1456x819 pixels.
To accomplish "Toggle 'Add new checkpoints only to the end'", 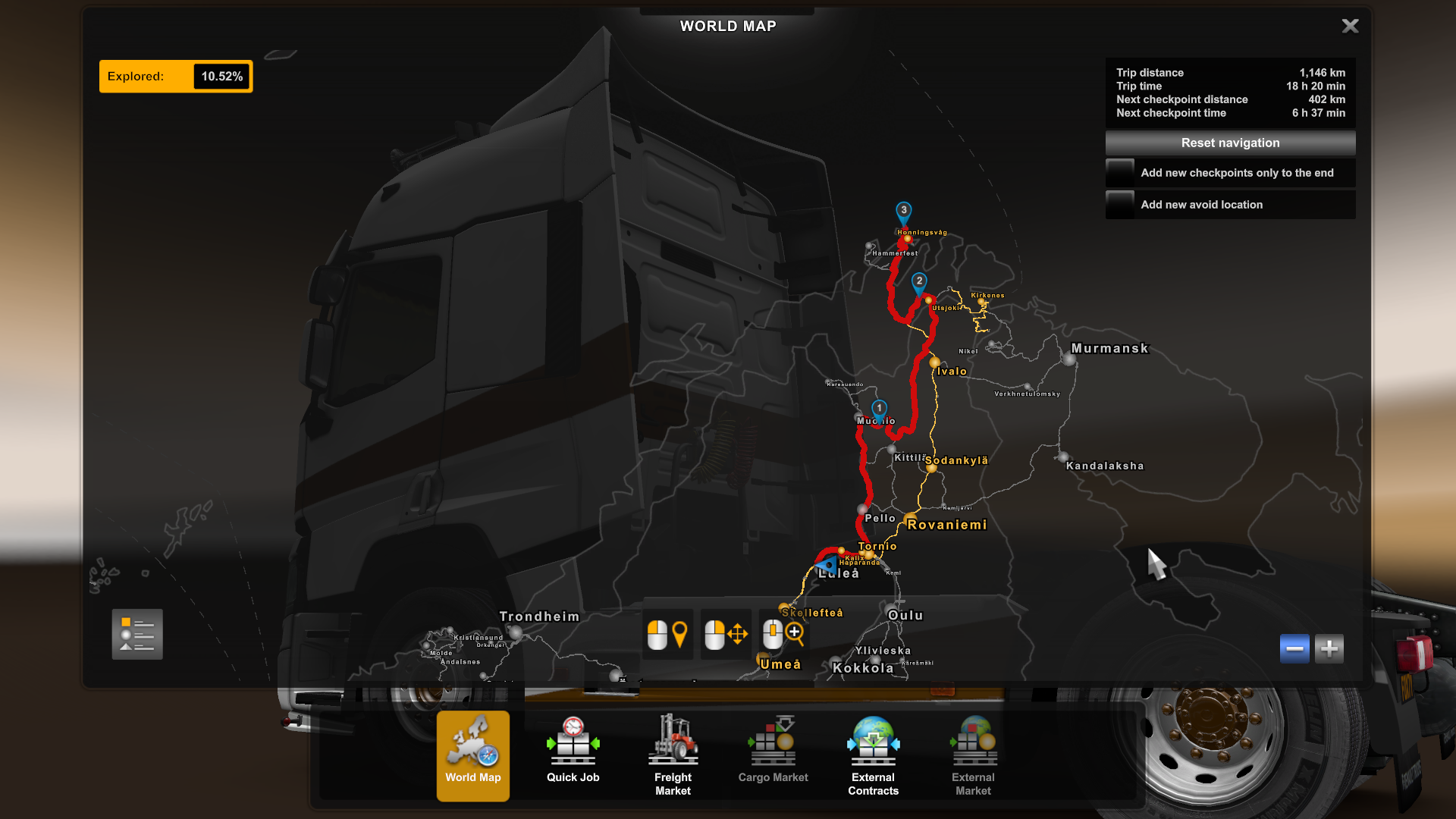I will (1120, 173).
